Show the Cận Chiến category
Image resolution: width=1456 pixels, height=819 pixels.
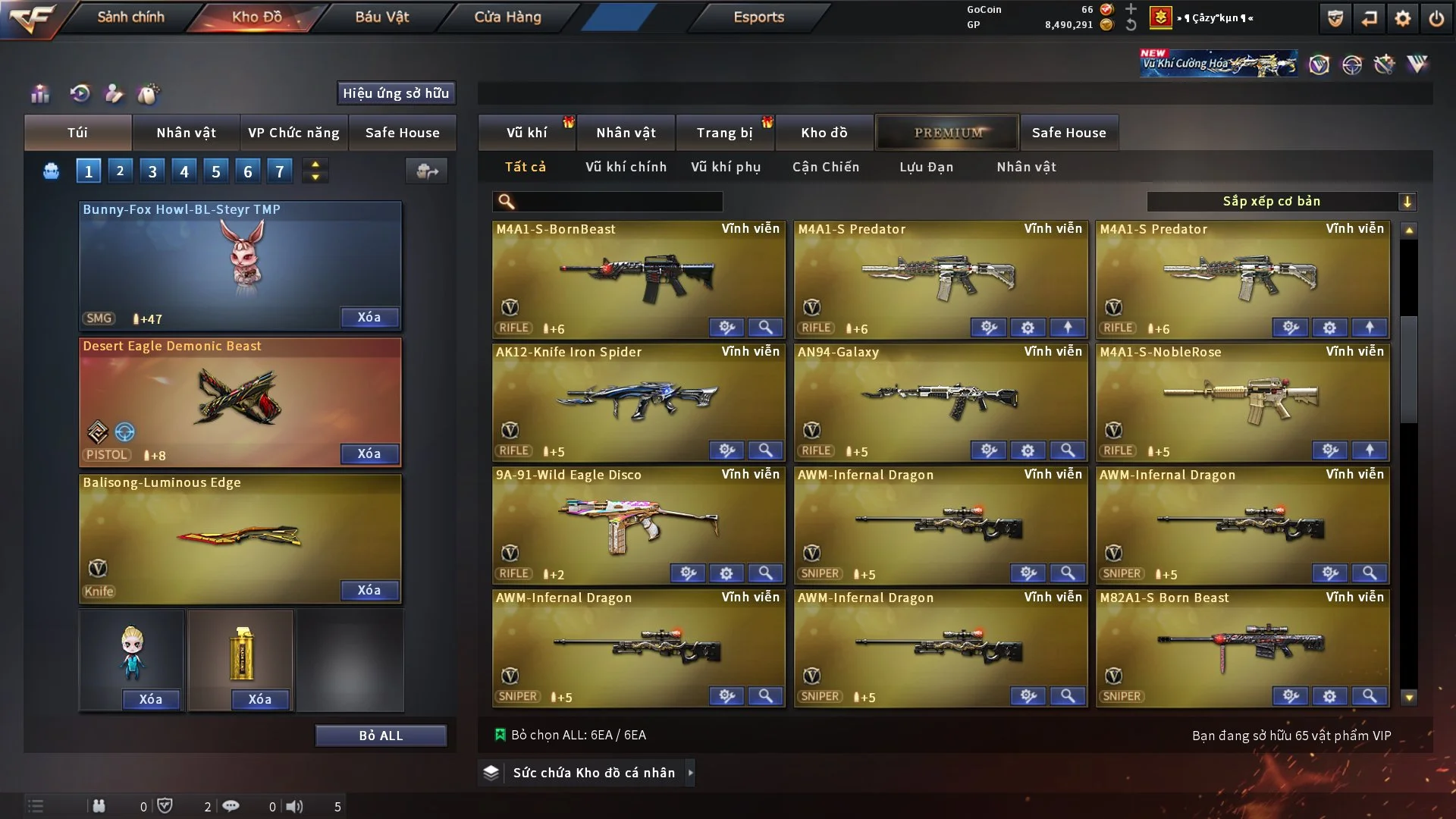point(826,167)
